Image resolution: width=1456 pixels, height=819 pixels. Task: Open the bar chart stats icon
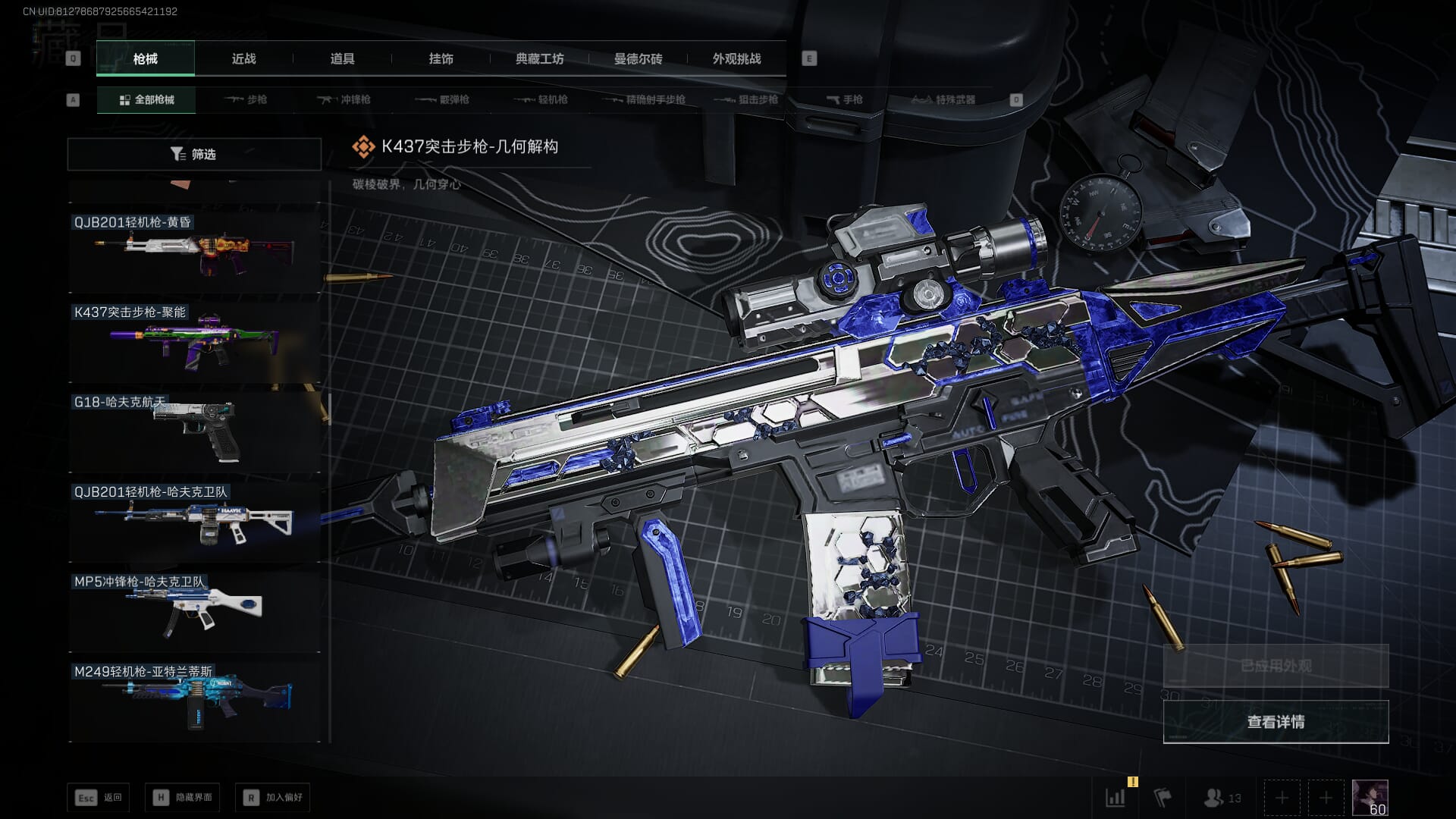click(x=1116, y=798)
